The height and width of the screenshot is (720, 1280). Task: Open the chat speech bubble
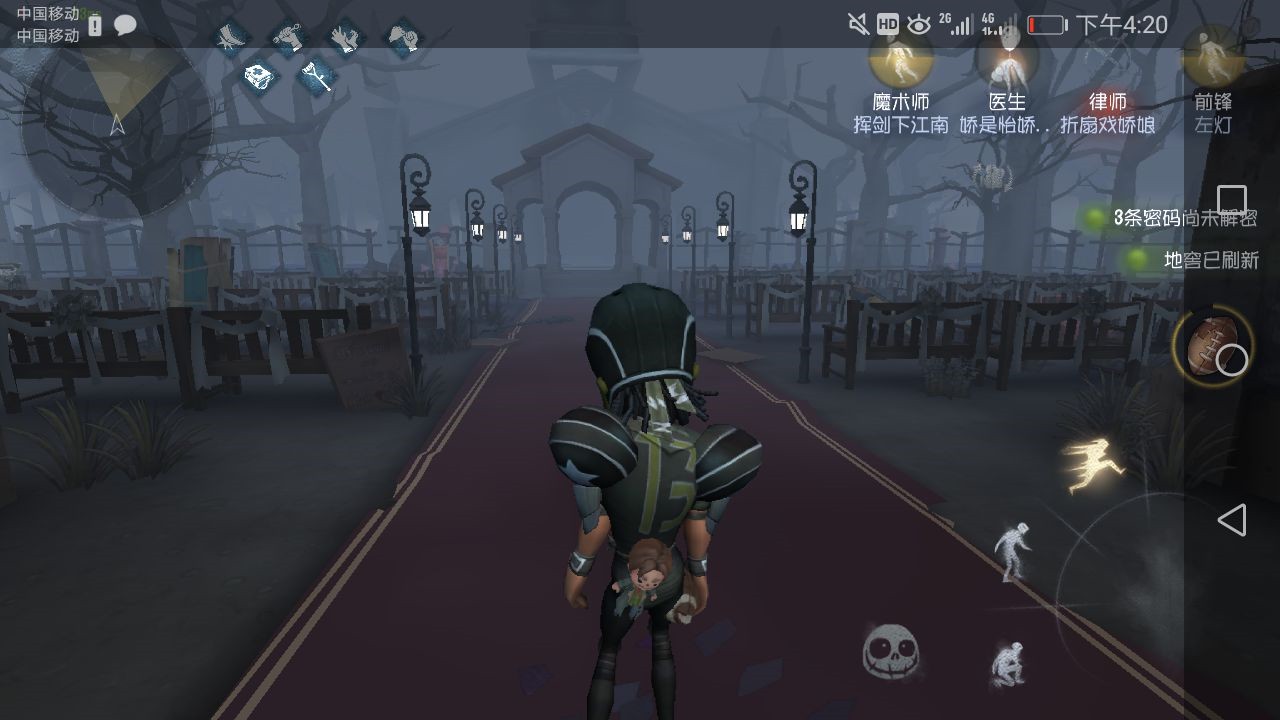[125, 25]
